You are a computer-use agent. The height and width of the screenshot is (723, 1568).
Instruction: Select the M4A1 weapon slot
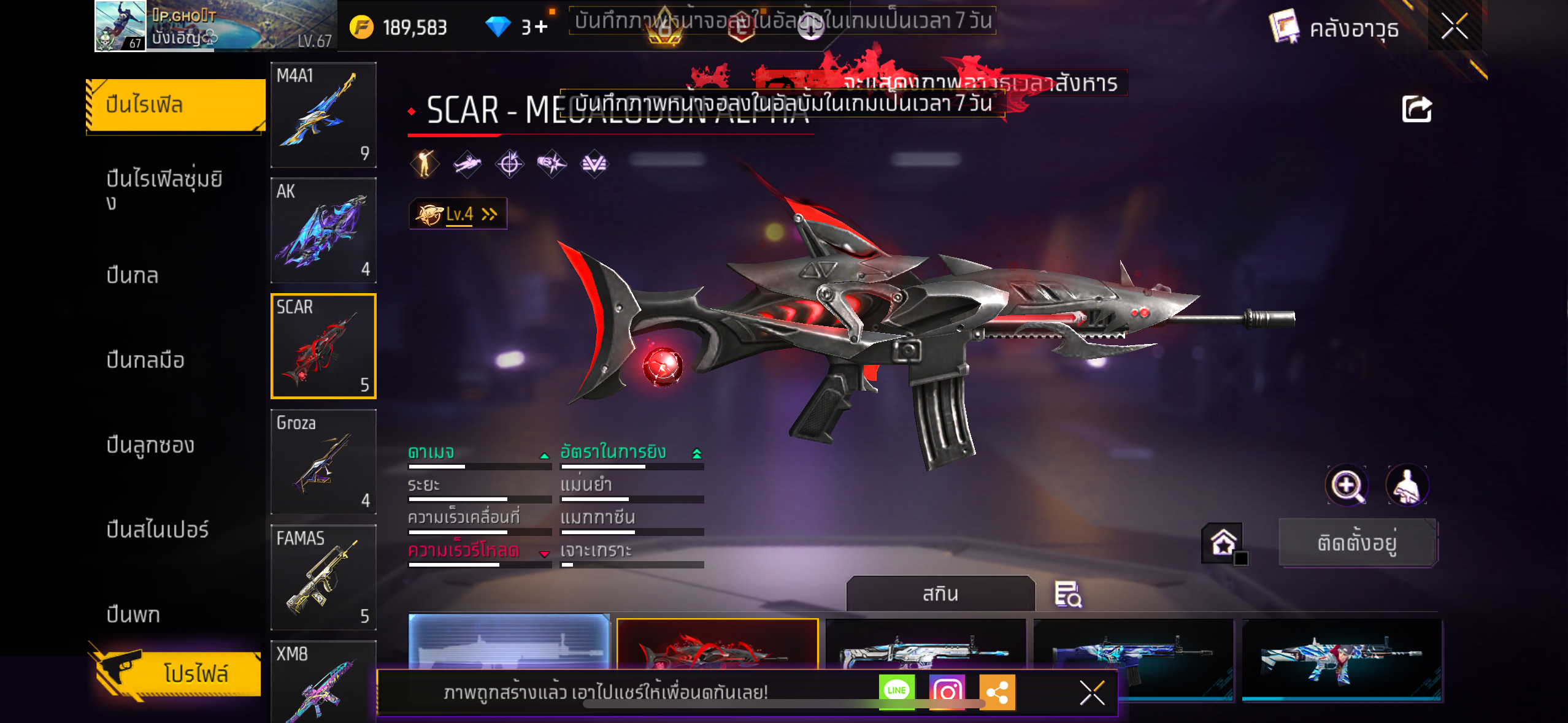point(323,115)
